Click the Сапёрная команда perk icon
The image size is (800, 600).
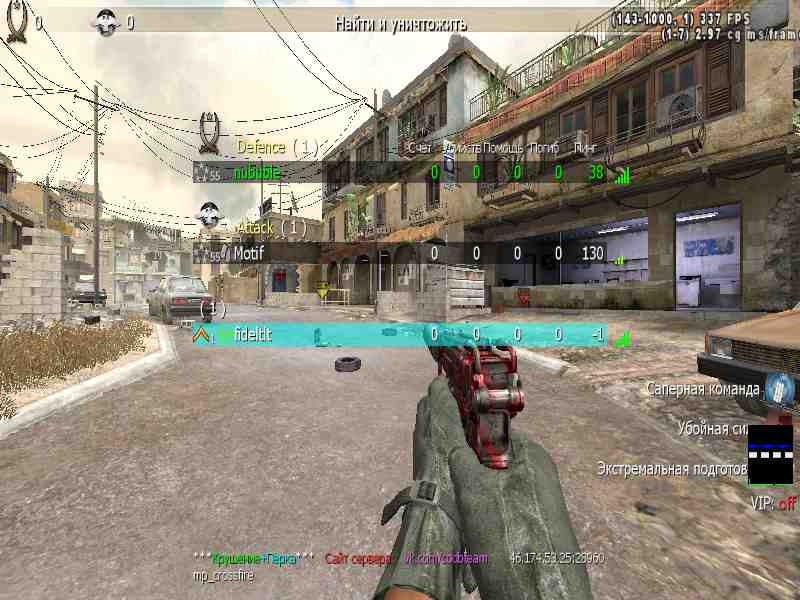(x=779, y=388)
